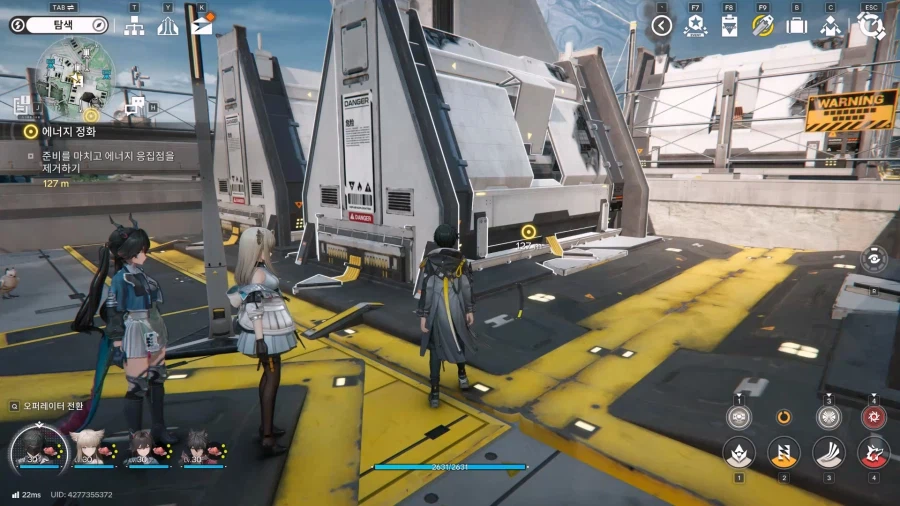The width and height of the screenshot is (900, 506).
Task: Open the yellow ticket icon menu
Action: click(x=763, y=26)
